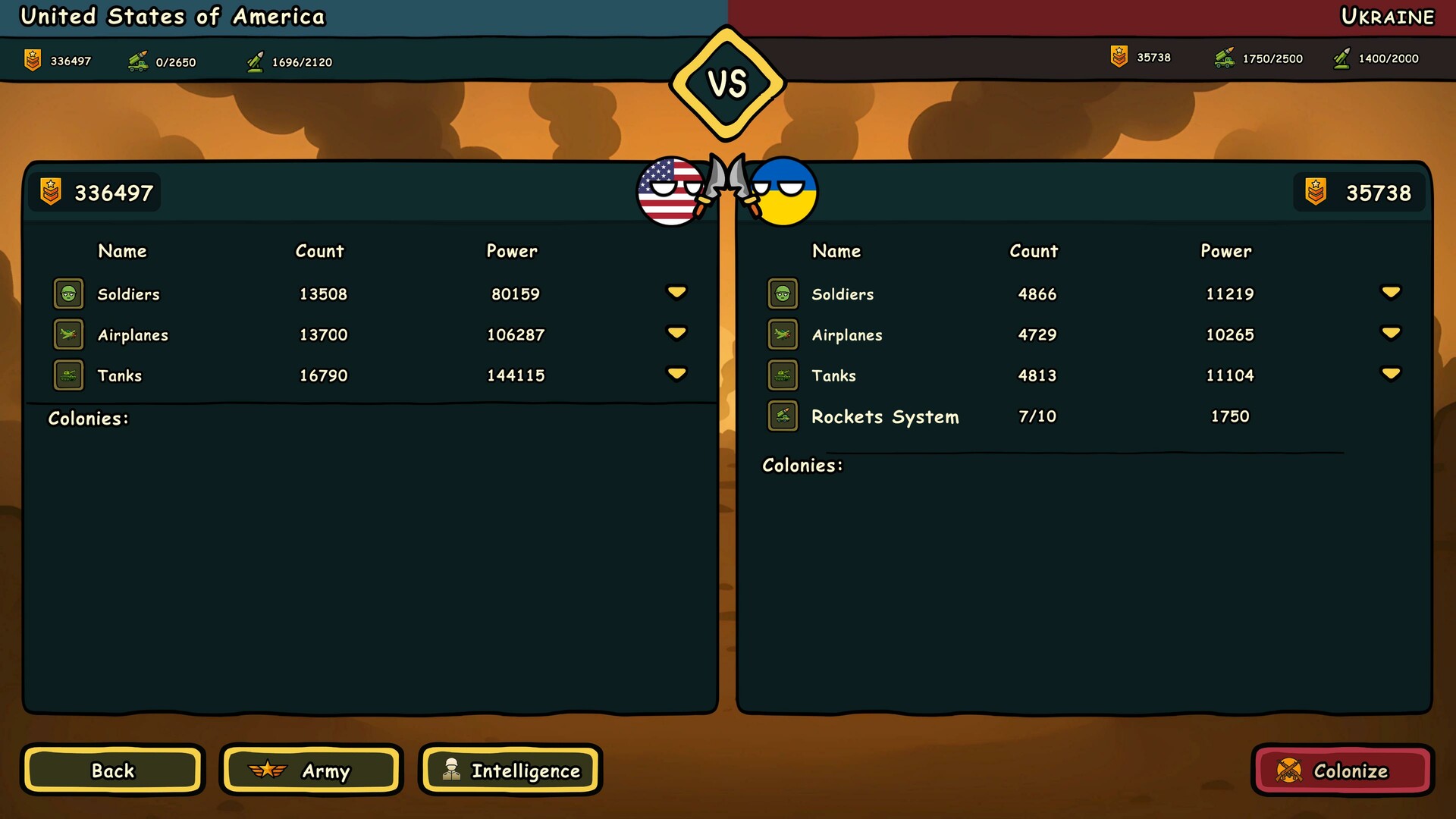The height and width of the screenshot is (819, 1456).
Task: Select Ukraine's Rockets System icon
Action: [783, 416]
